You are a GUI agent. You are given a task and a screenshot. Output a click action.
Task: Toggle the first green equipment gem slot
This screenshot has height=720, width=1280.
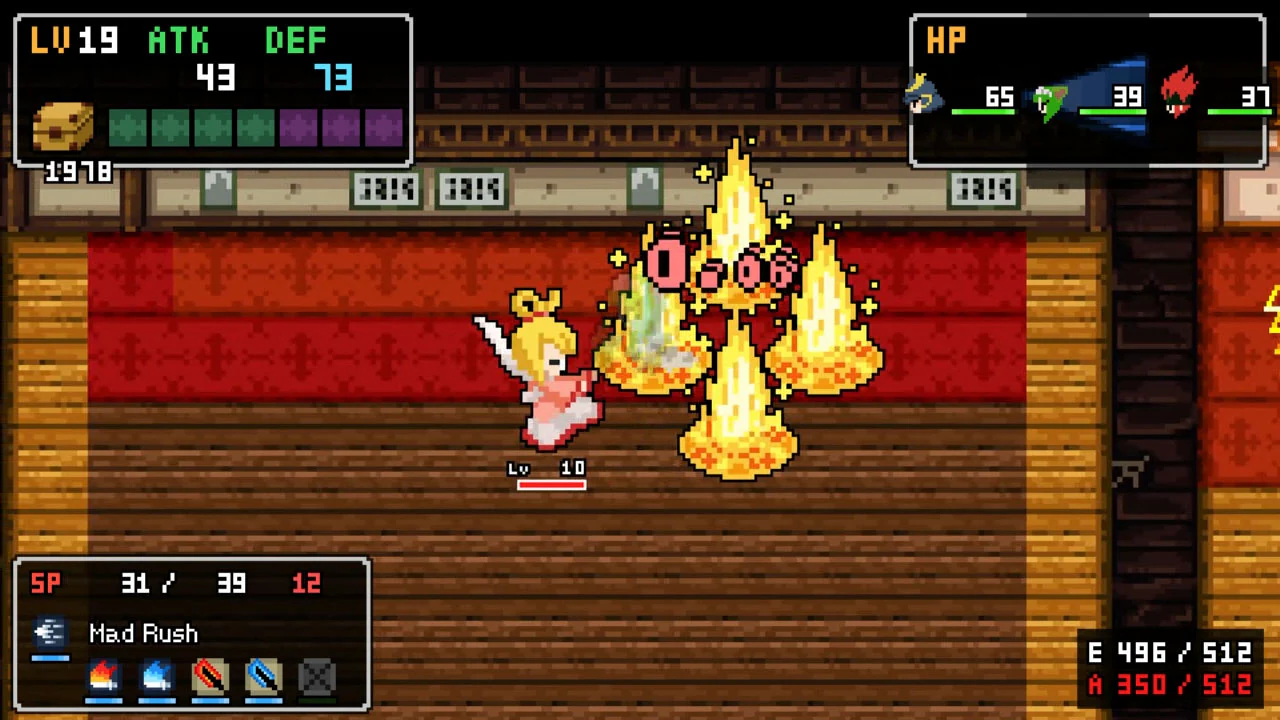[x=130, y=125]
